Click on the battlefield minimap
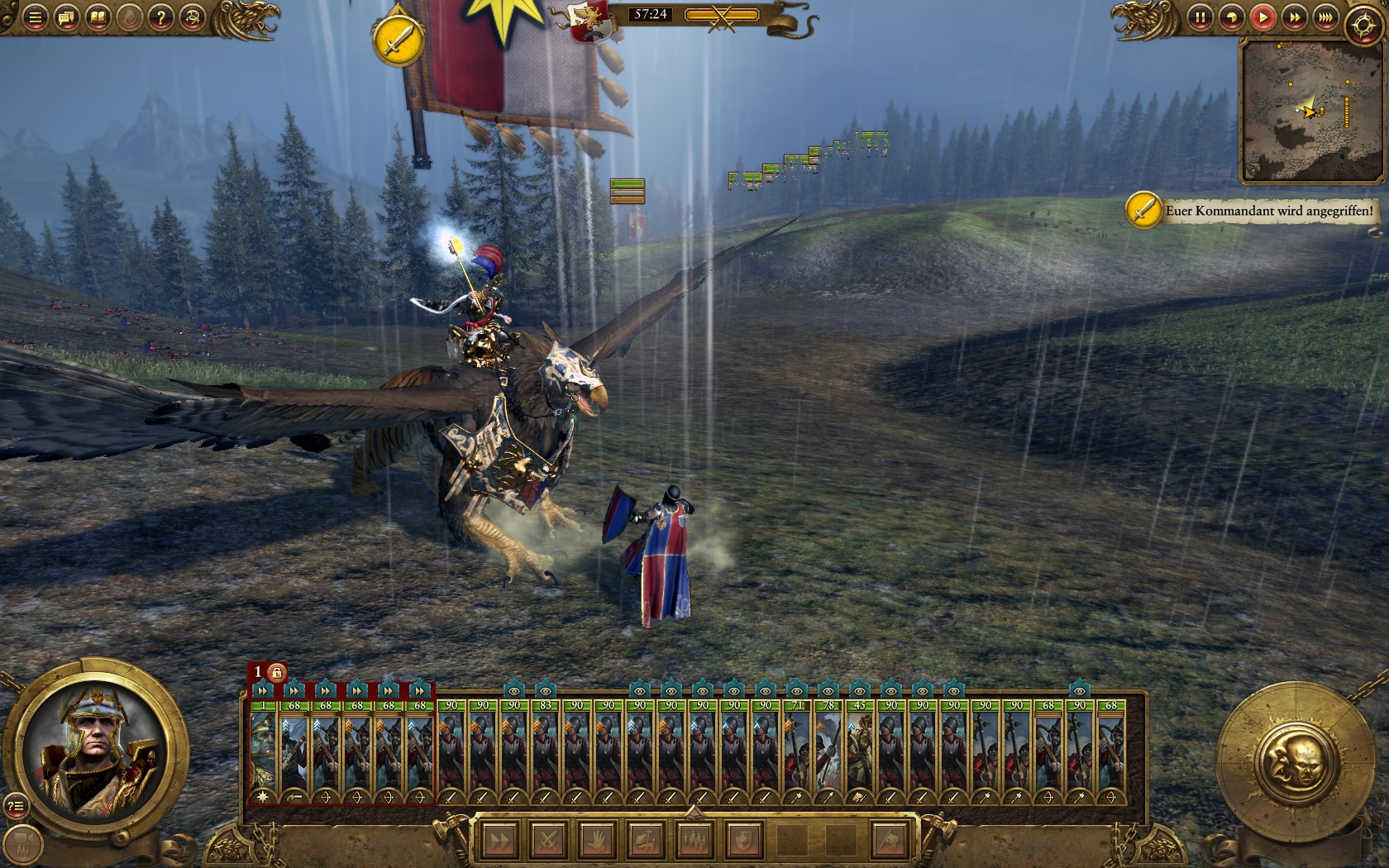Screen dimensions: 1389x868 tap(1311, 110)
